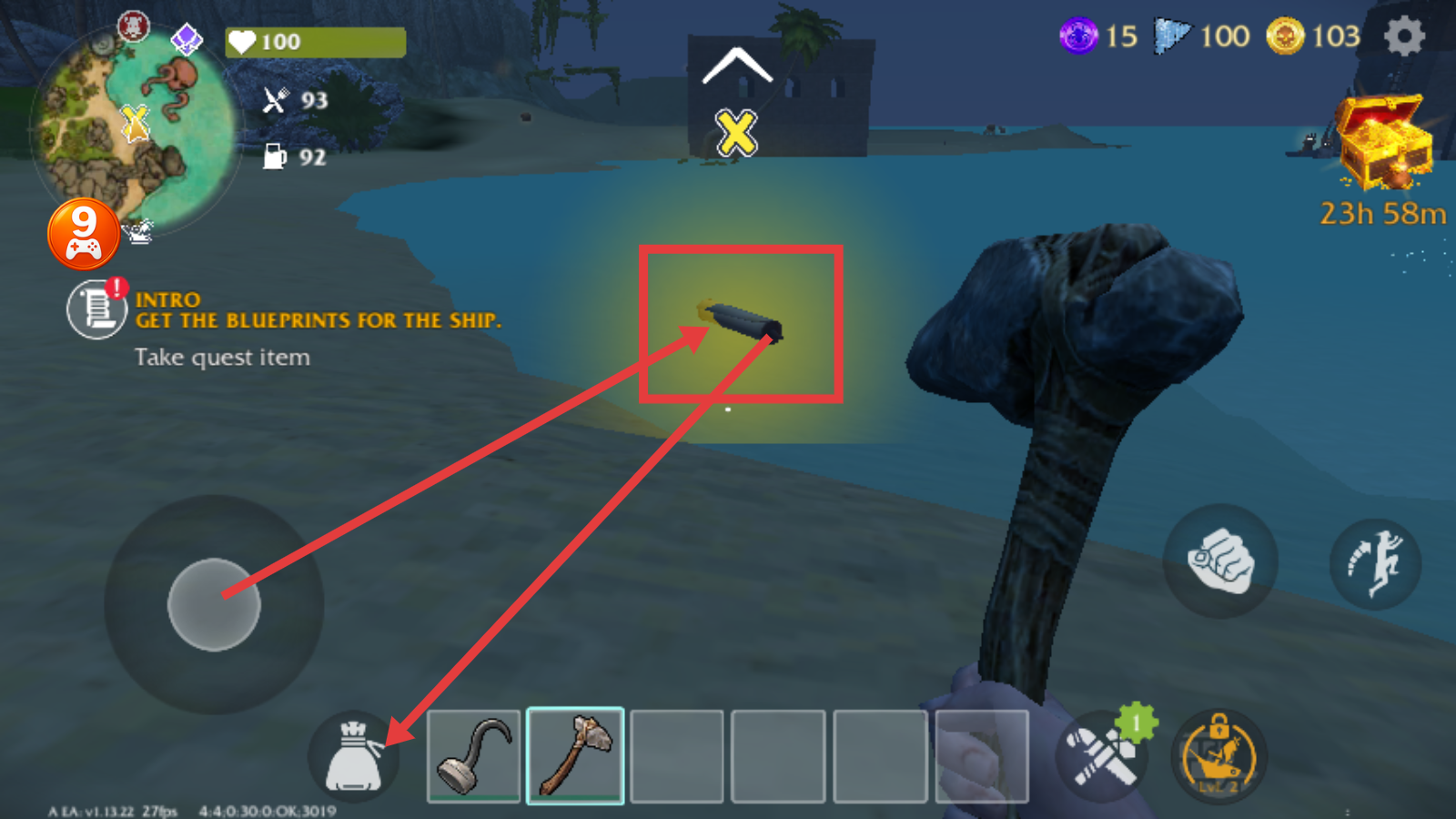Tap the pirate skull icon above minimap
Viewport: 1456px width, 819px height.
pyautogui.click(x=133, y=25)
